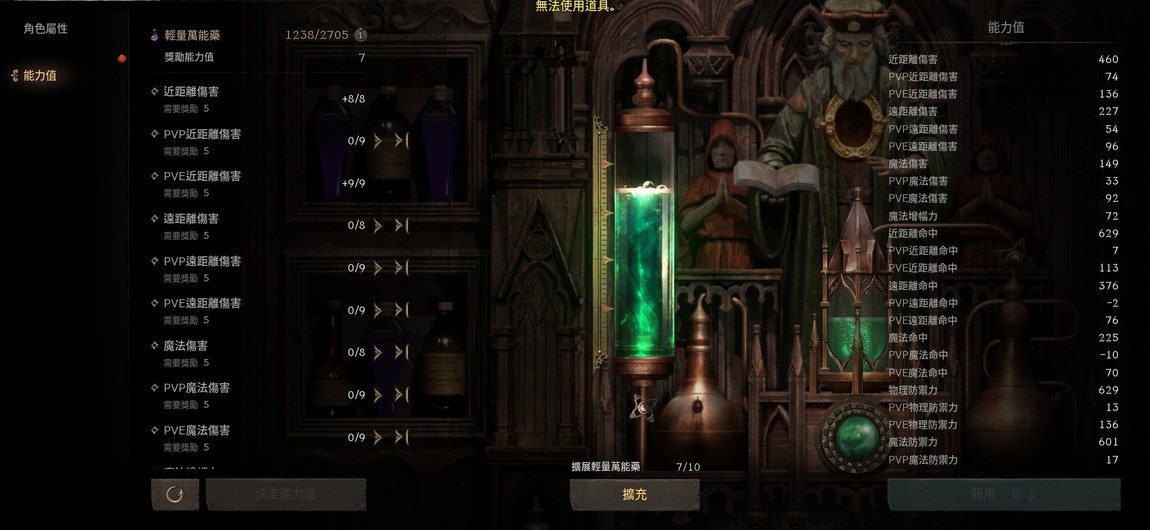The image size is (1150, 530).
Task: Confirm with the 決定能力值 button
Action: pos(286,494)
